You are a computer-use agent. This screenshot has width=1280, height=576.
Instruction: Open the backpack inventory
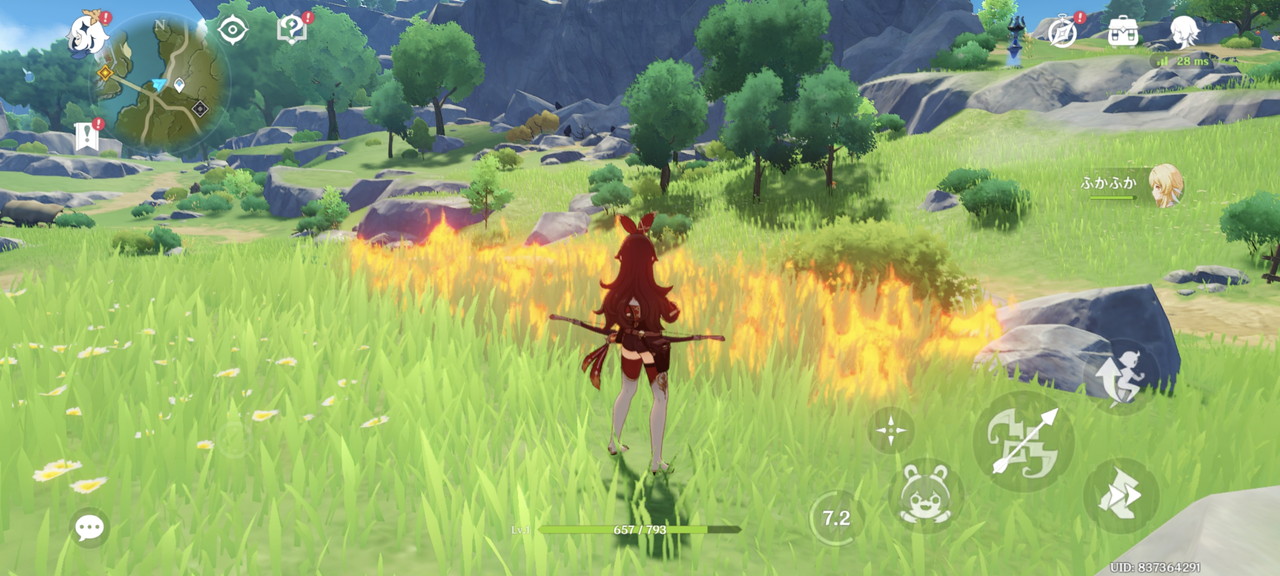(1123, 31)
